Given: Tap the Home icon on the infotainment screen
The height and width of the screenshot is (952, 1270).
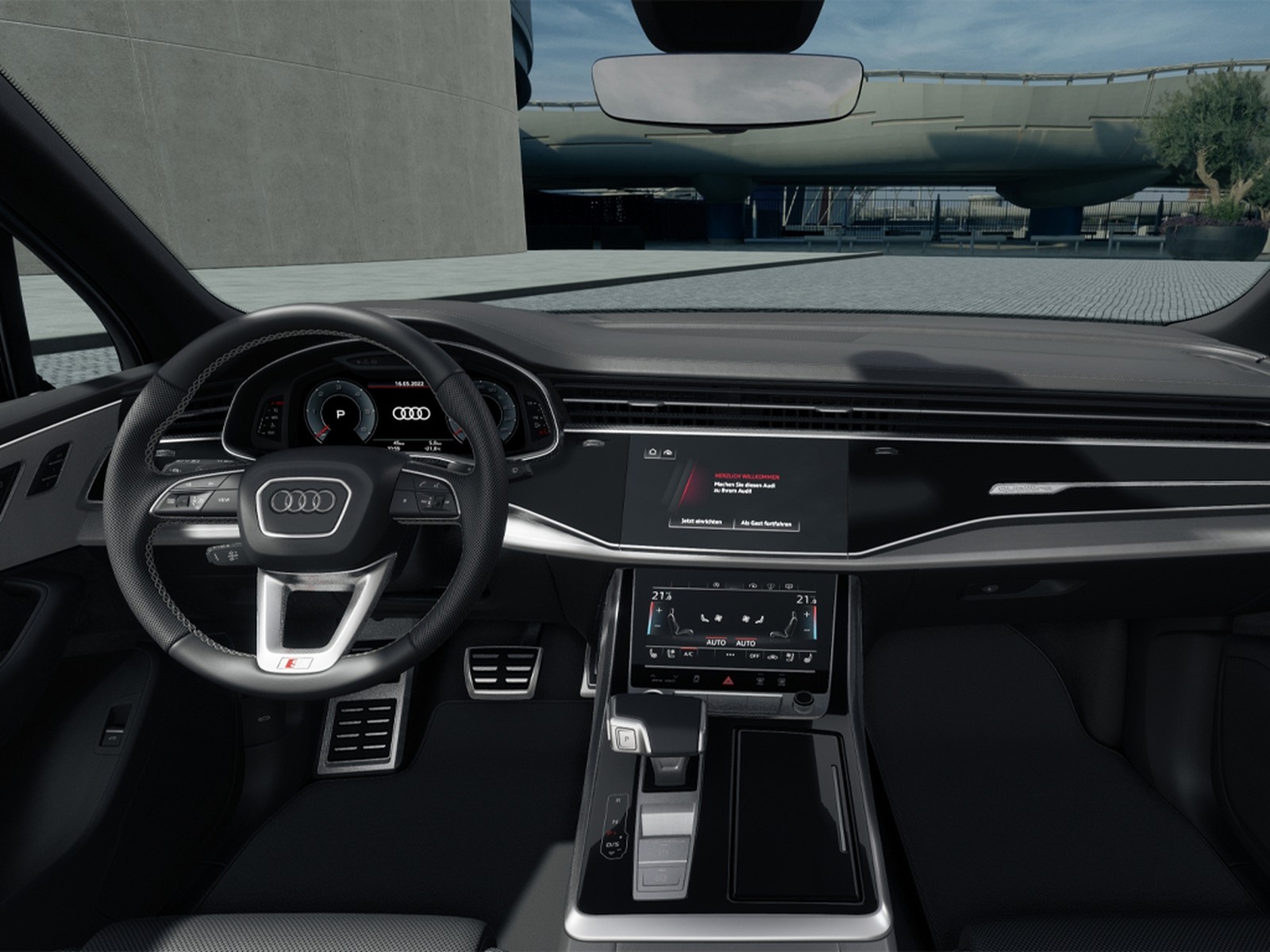Looking at the screenshot, I should point(652,452).
